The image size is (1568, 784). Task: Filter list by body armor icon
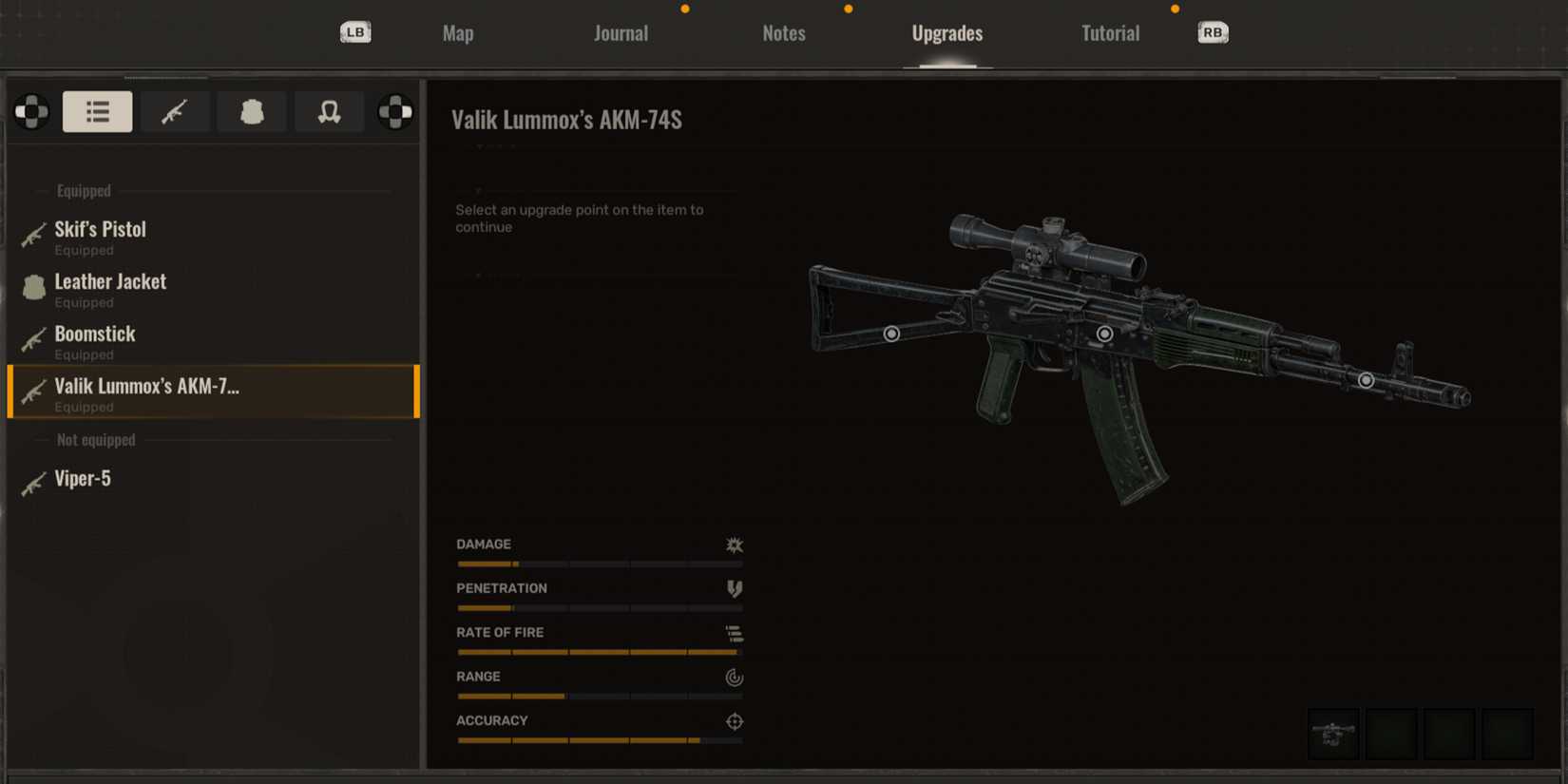click(x=252, y=112)
